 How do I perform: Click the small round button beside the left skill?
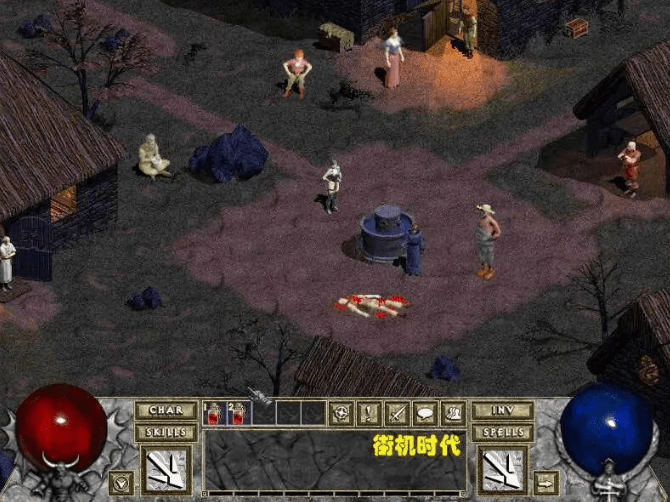point(122,482)
